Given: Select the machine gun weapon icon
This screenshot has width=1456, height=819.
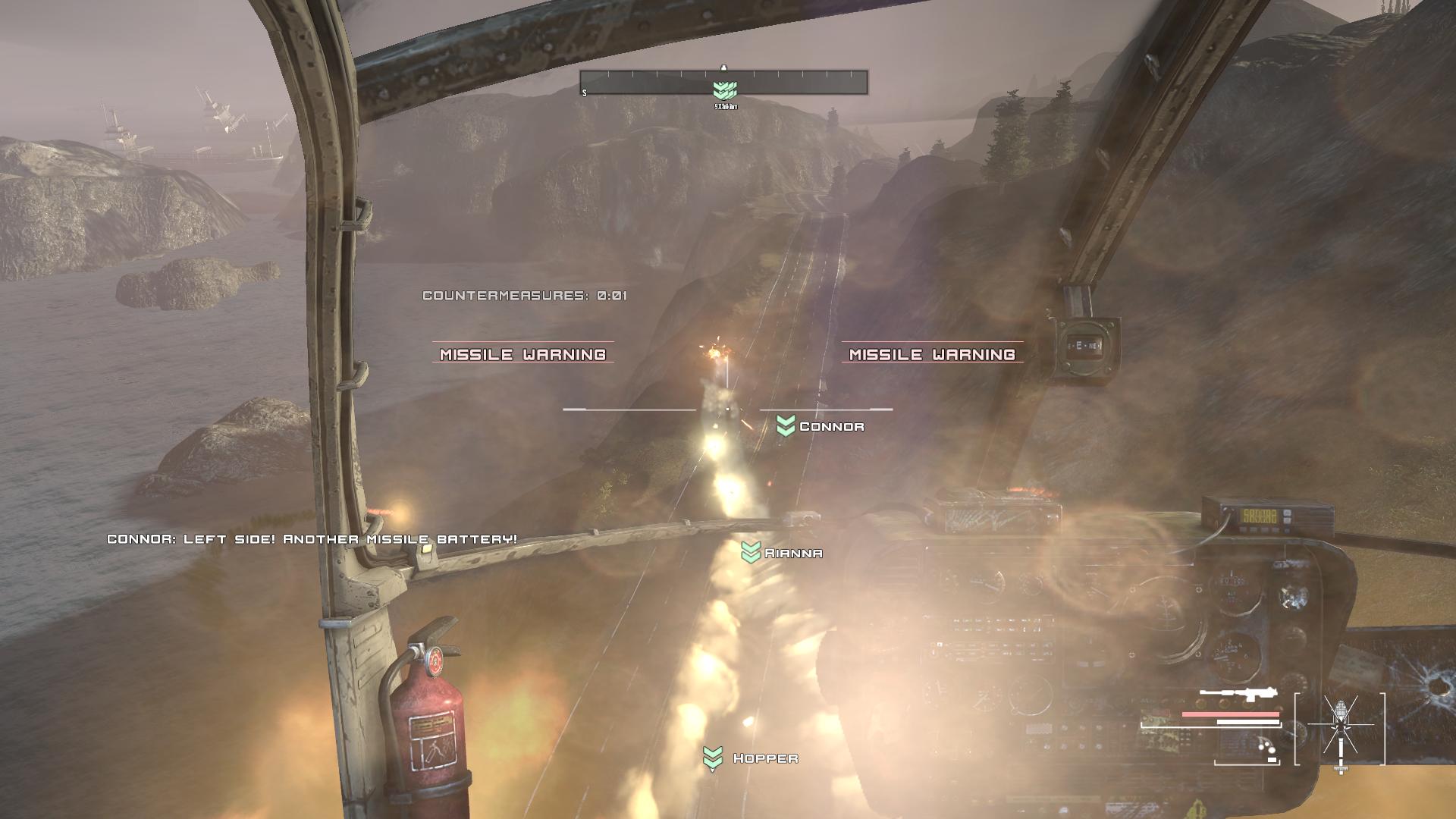Looking at the screenshot, I should pyautogui.click(x=1238, y=695).
